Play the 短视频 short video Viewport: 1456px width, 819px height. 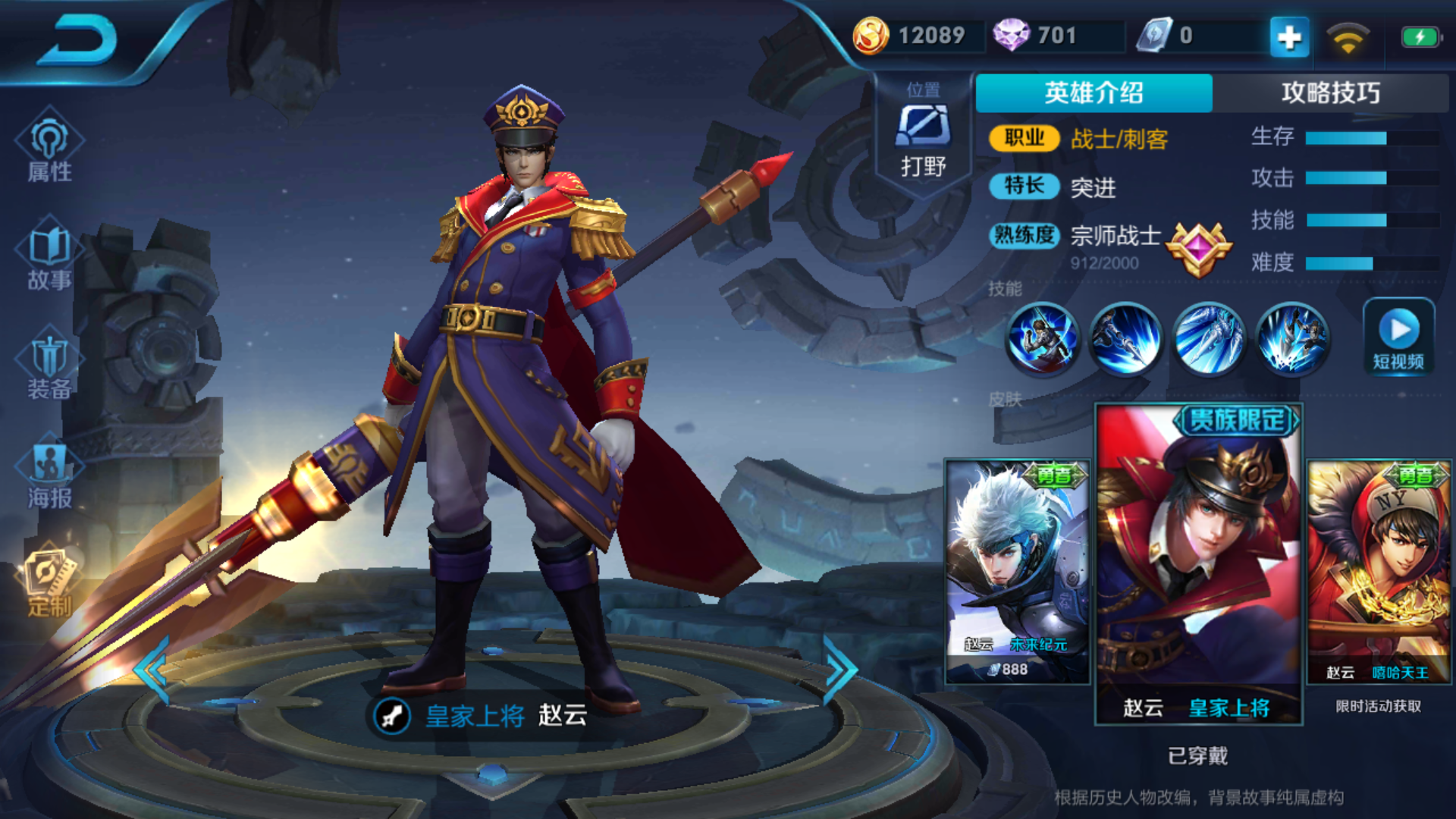coord(1398,337)
